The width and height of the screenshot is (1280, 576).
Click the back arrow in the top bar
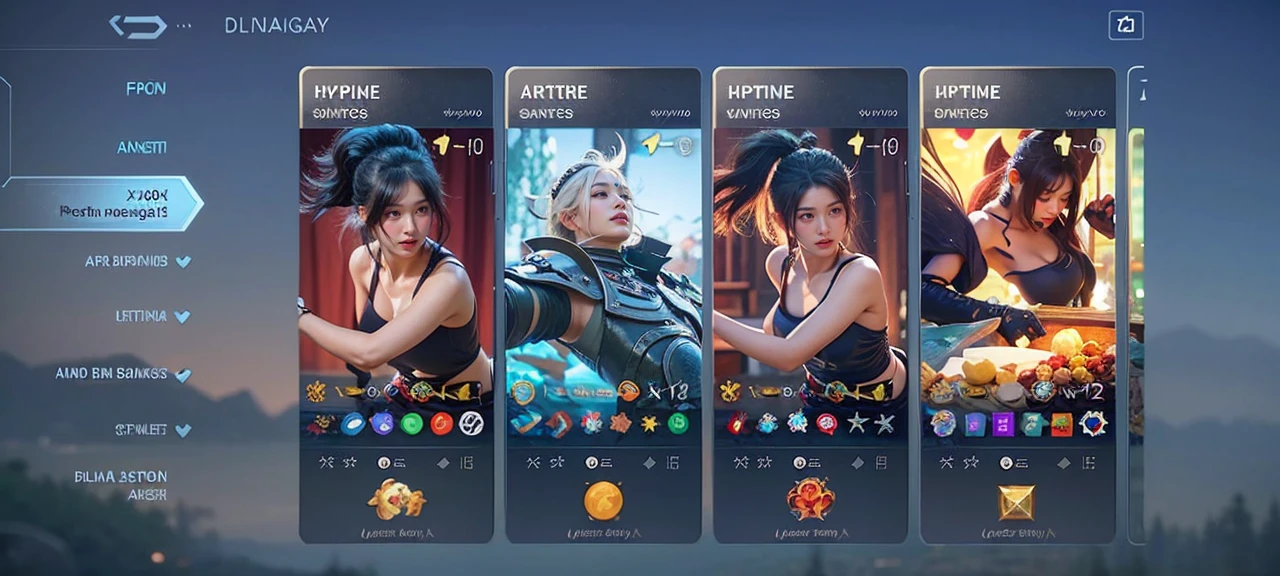click(137, 26)
